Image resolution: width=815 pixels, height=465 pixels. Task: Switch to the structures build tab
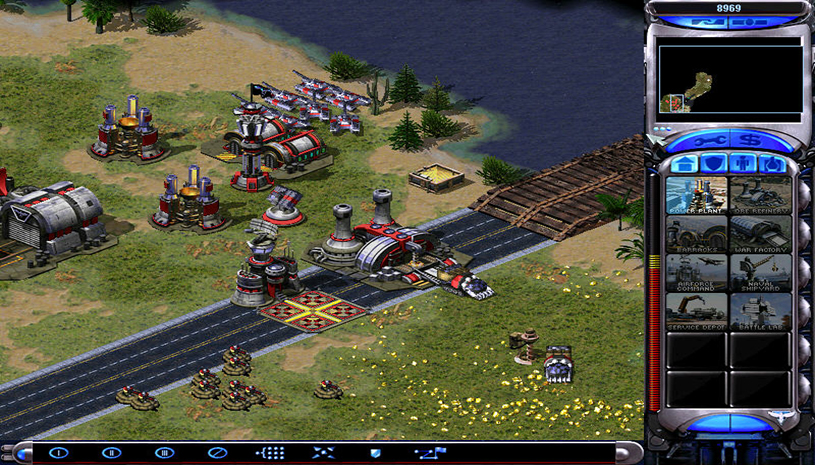click(x=684, y=164)
